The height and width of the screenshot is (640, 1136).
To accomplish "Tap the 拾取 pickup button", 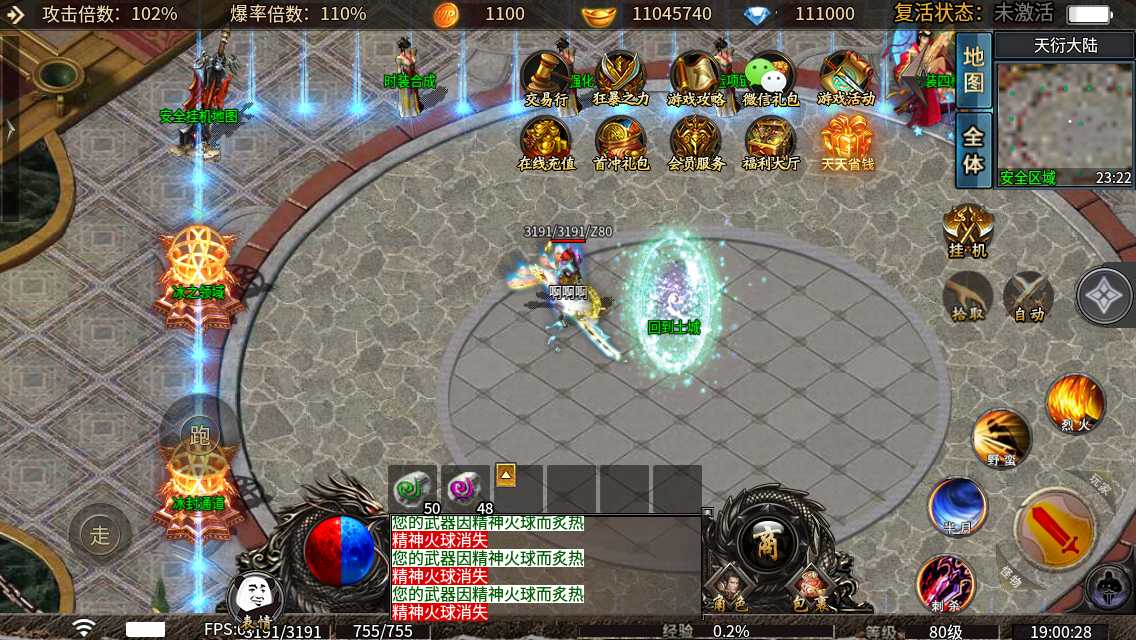I will pos(967,297).
